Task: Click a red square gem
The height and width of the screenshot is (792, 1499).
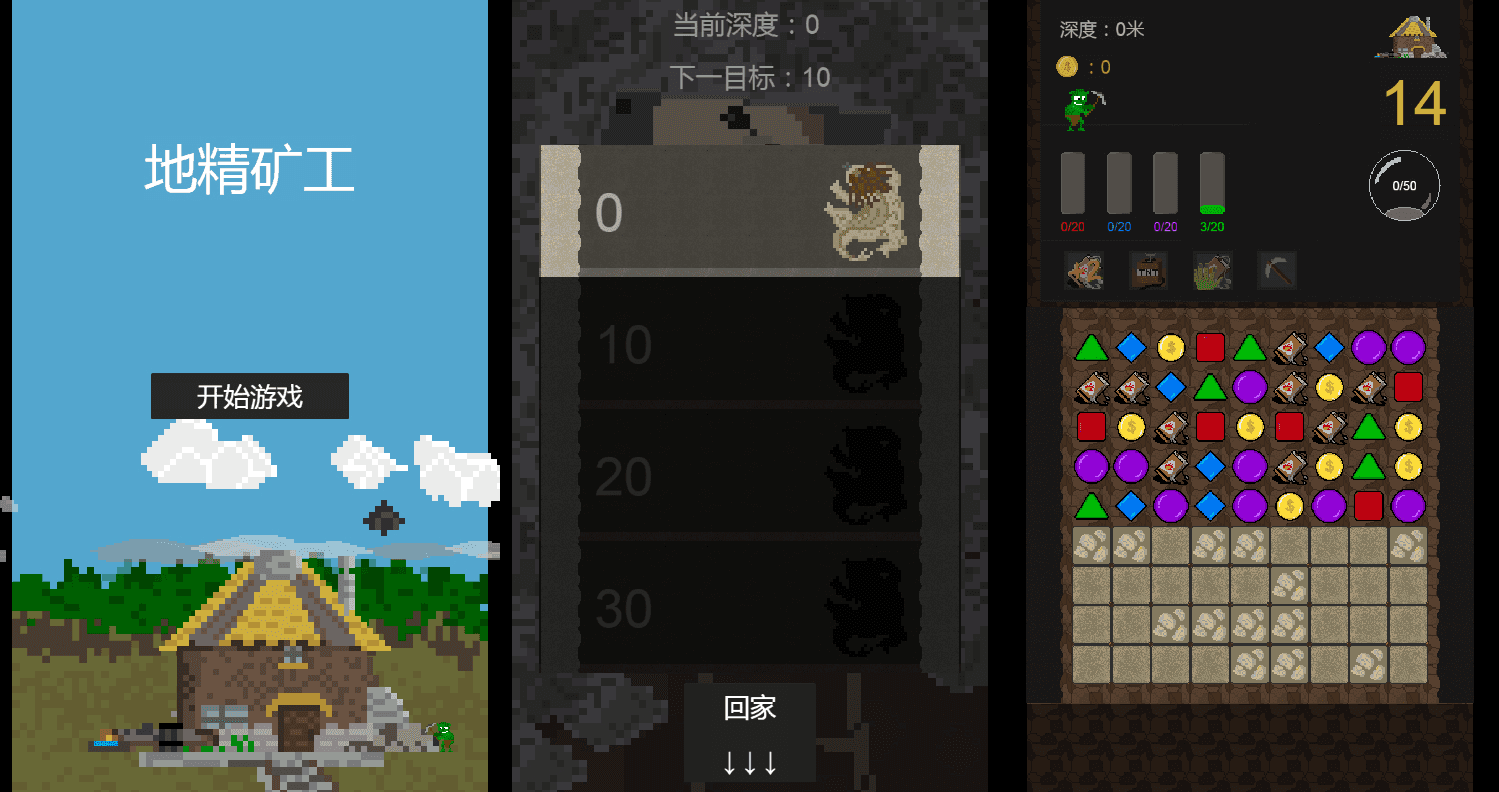Action: point(1211,347)
